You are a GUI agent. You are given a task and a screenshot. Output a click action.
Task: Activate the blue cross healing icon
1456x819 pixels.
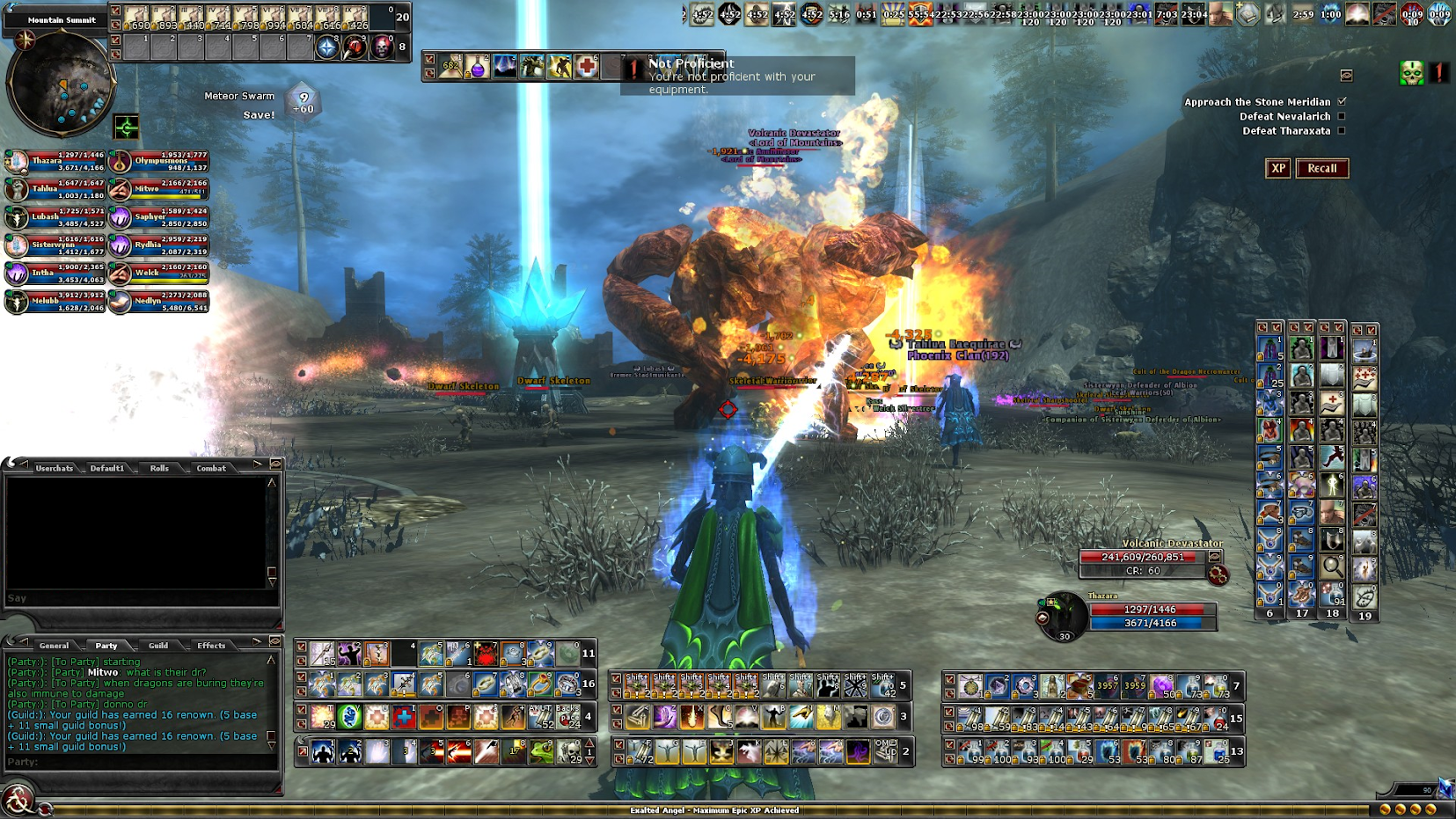pos(404,717)
